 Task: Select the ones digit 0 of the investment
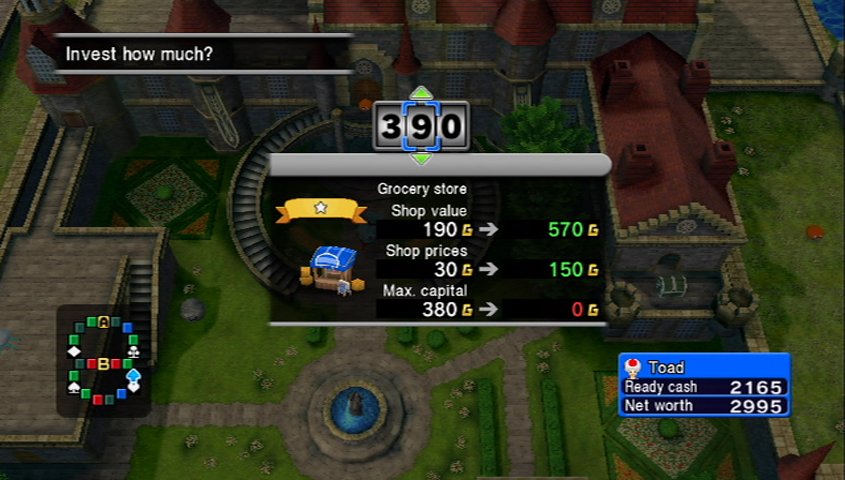(451, 127)
